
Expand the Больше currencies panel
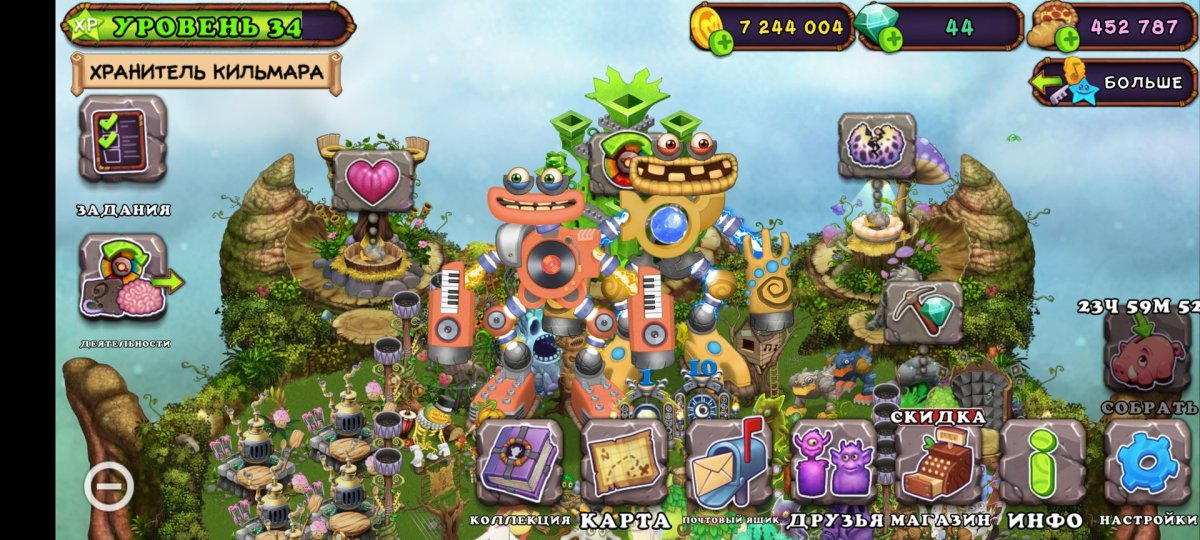(x=1115, y=82)
